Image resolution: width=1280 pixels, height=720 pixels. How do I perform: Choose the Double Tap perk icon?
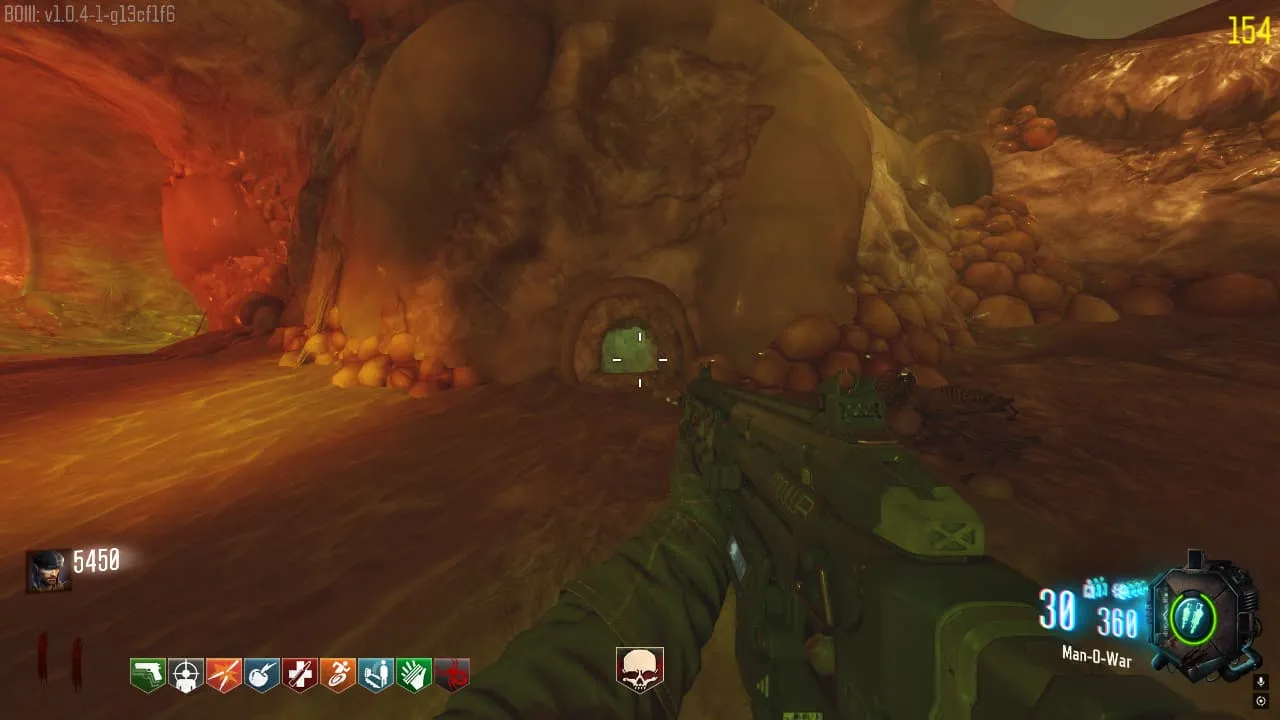click(224, 675)
